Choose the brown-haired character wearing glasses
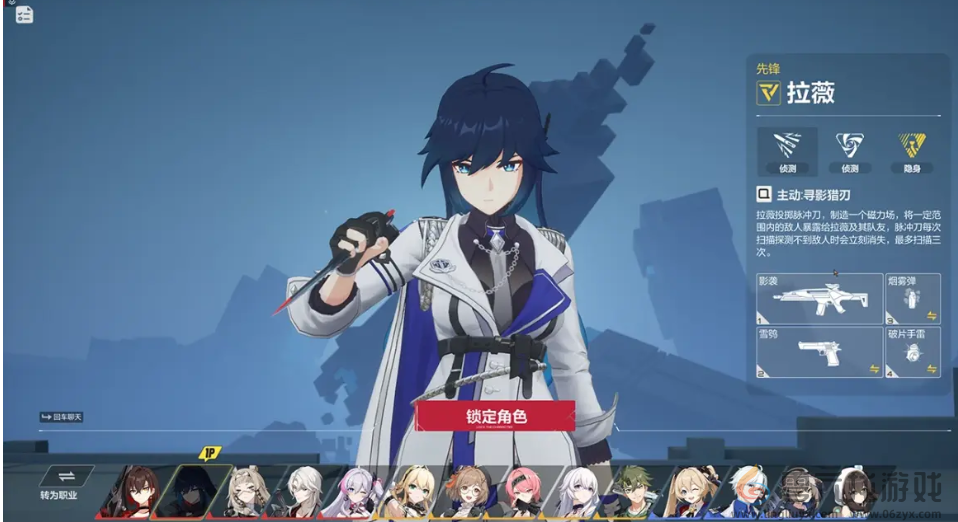This screenshot has height=522, width=958. tap(466, 491)
